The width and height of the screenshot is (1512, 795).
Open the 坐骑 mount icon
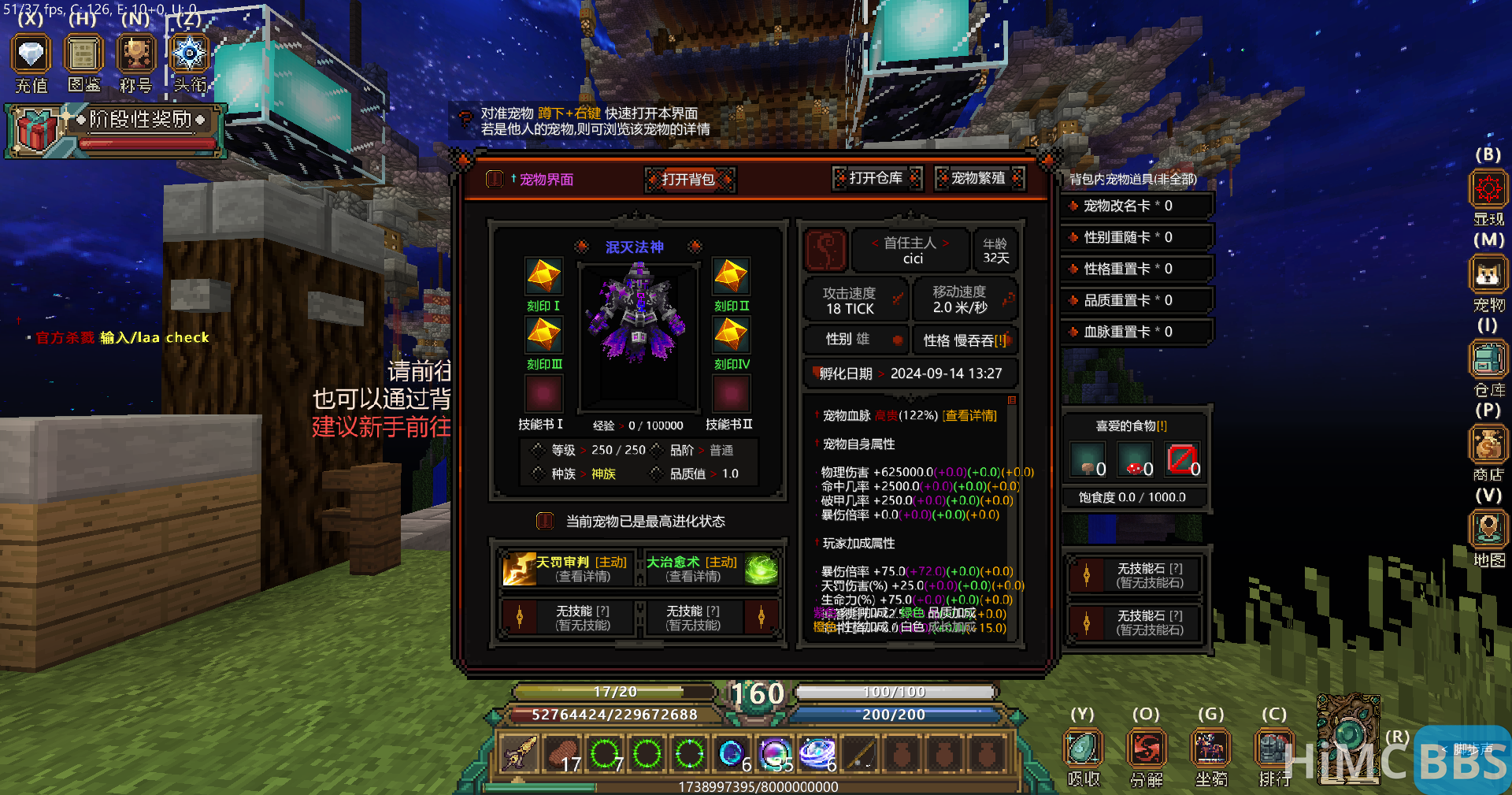[x=1210, y=746]
